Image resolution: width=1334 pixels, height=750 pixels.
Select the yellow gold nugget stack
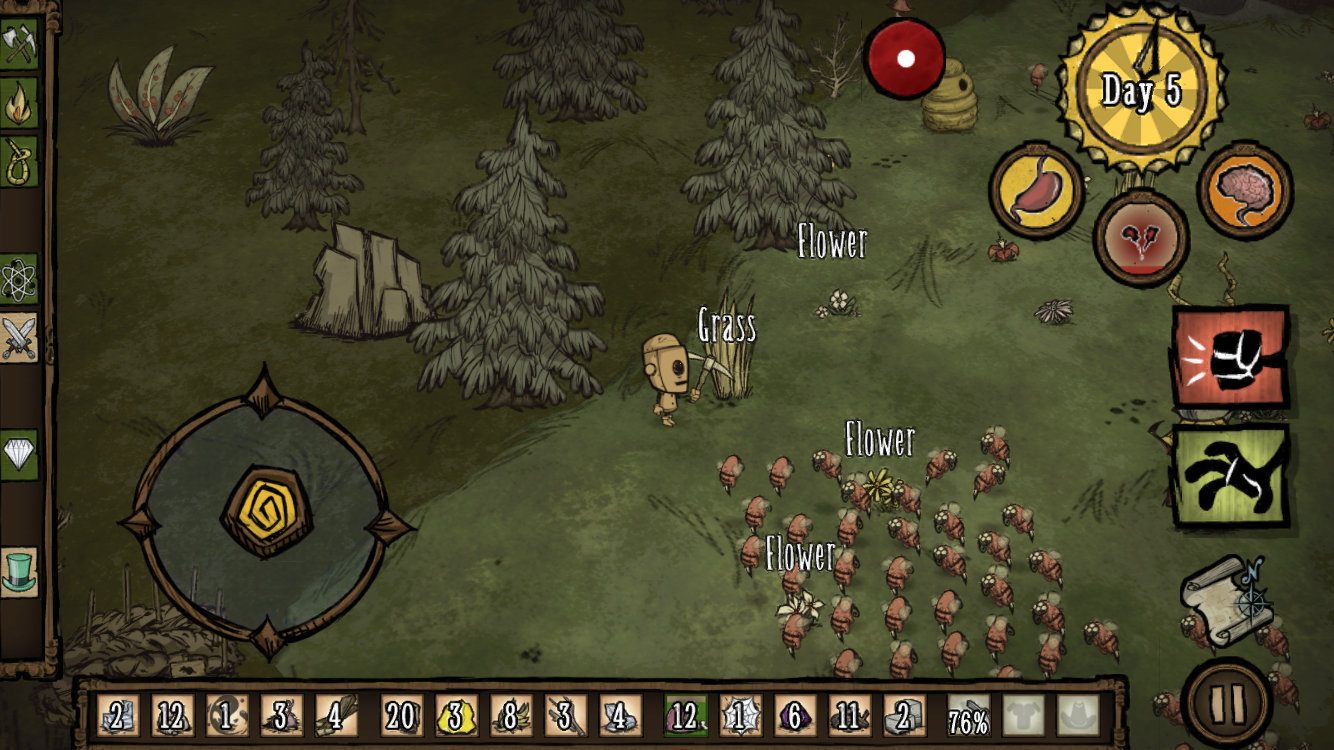click(456, 716)
